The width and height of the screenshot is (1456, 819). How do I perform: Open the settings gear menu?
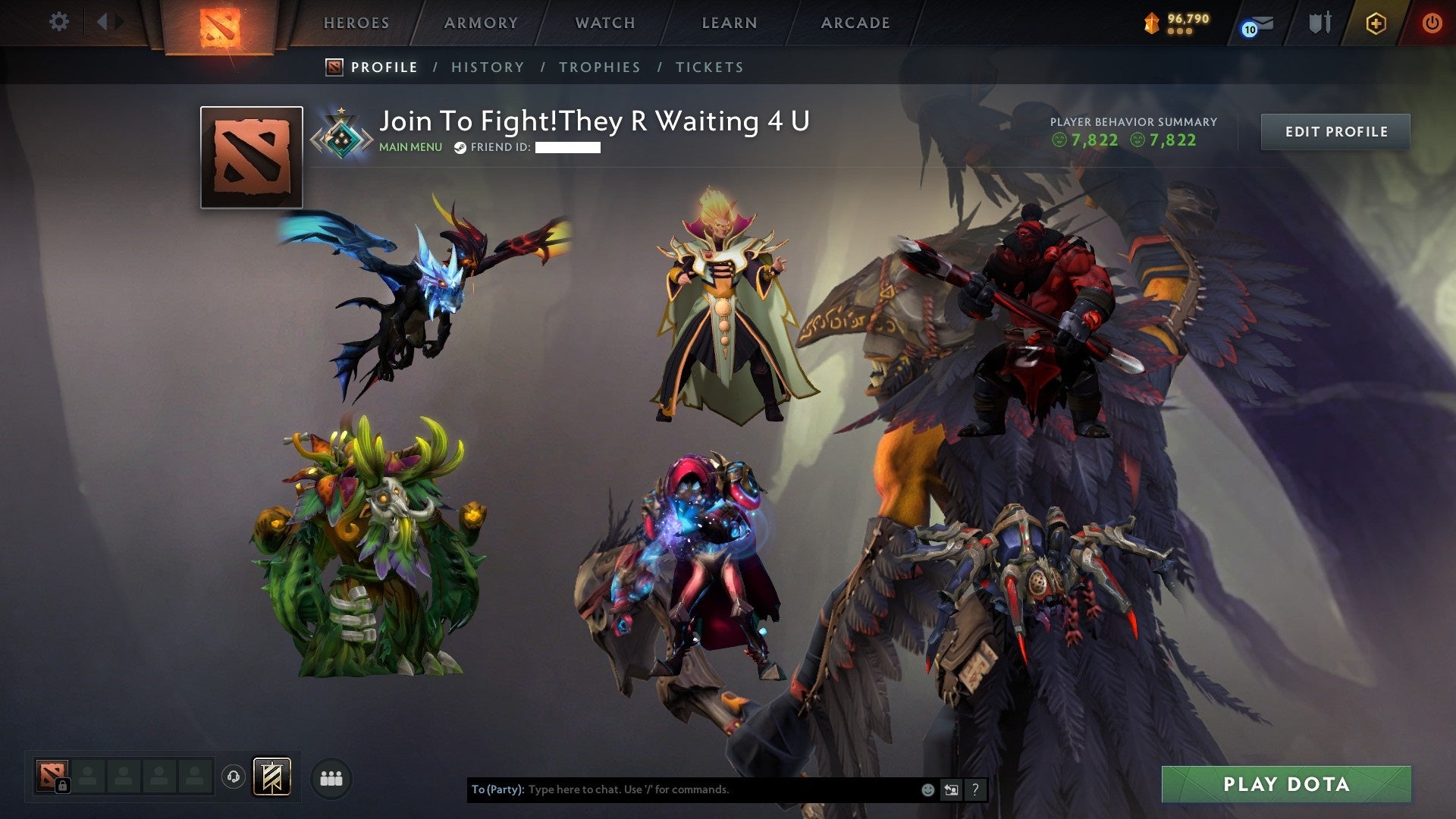59,22
